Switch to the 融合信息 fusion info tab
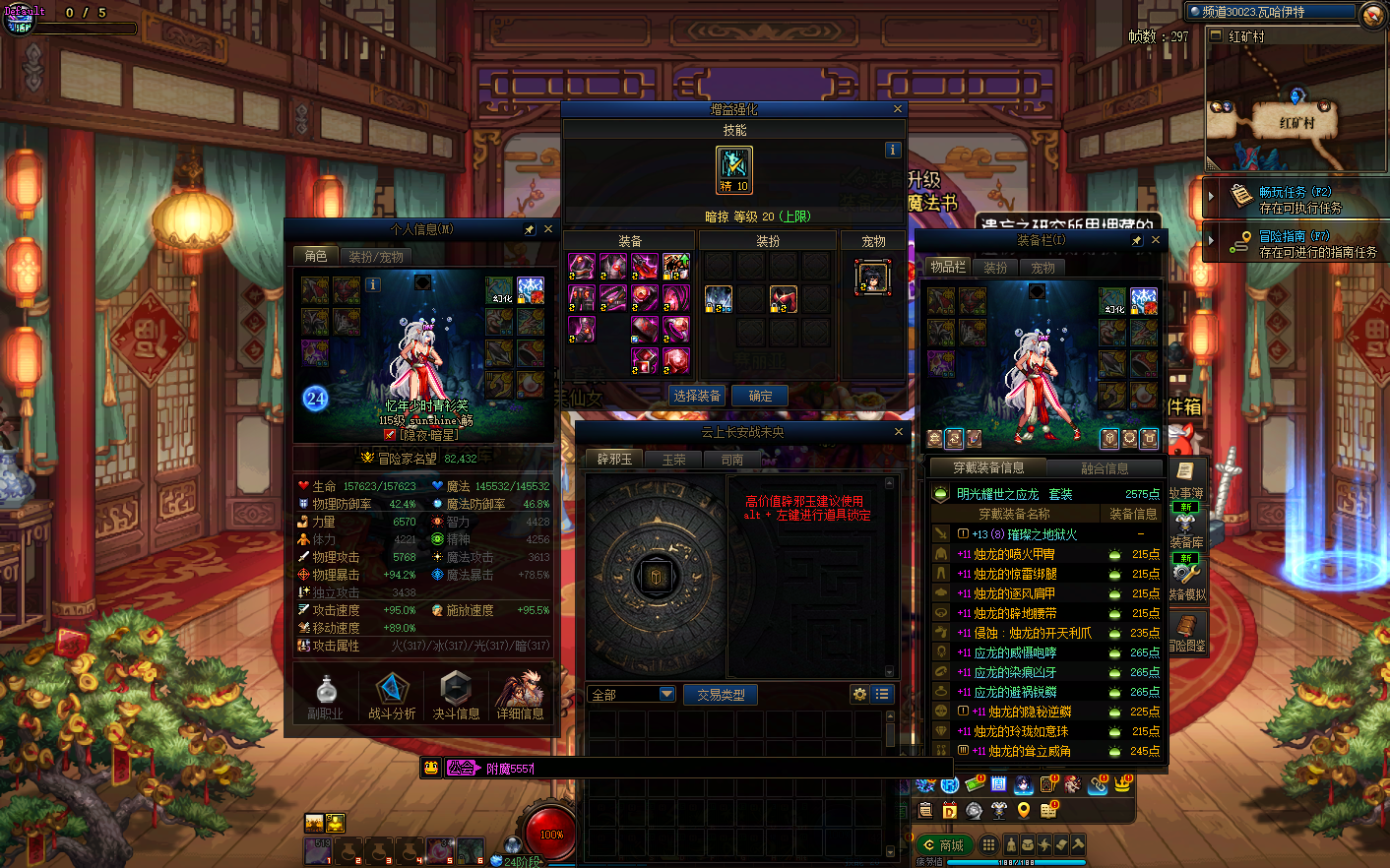Screen dimensions: 1390x868 (1105, 468)
